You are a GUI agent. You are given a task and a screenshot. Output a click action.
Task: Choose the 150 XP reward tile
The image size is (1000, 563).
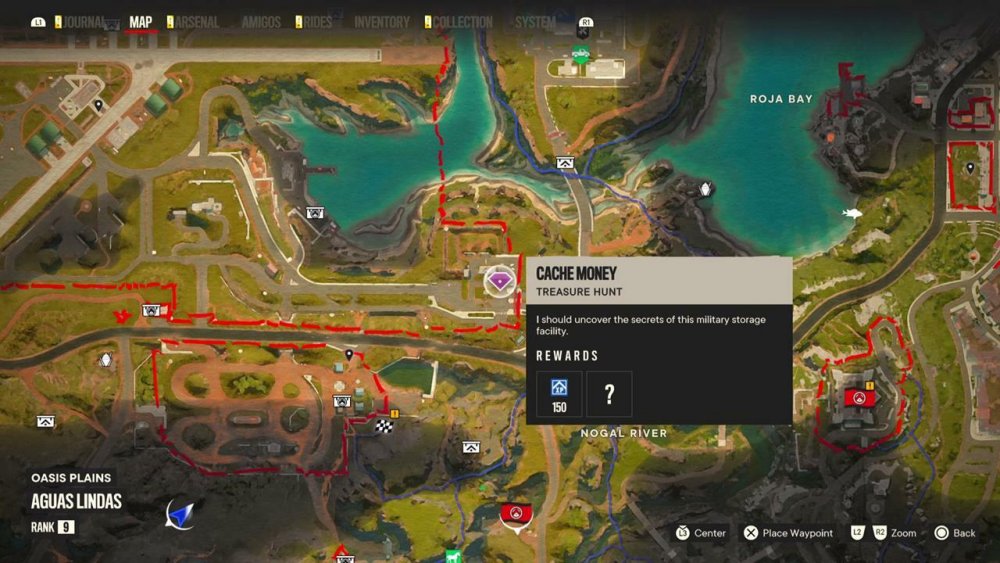(559, 394)
